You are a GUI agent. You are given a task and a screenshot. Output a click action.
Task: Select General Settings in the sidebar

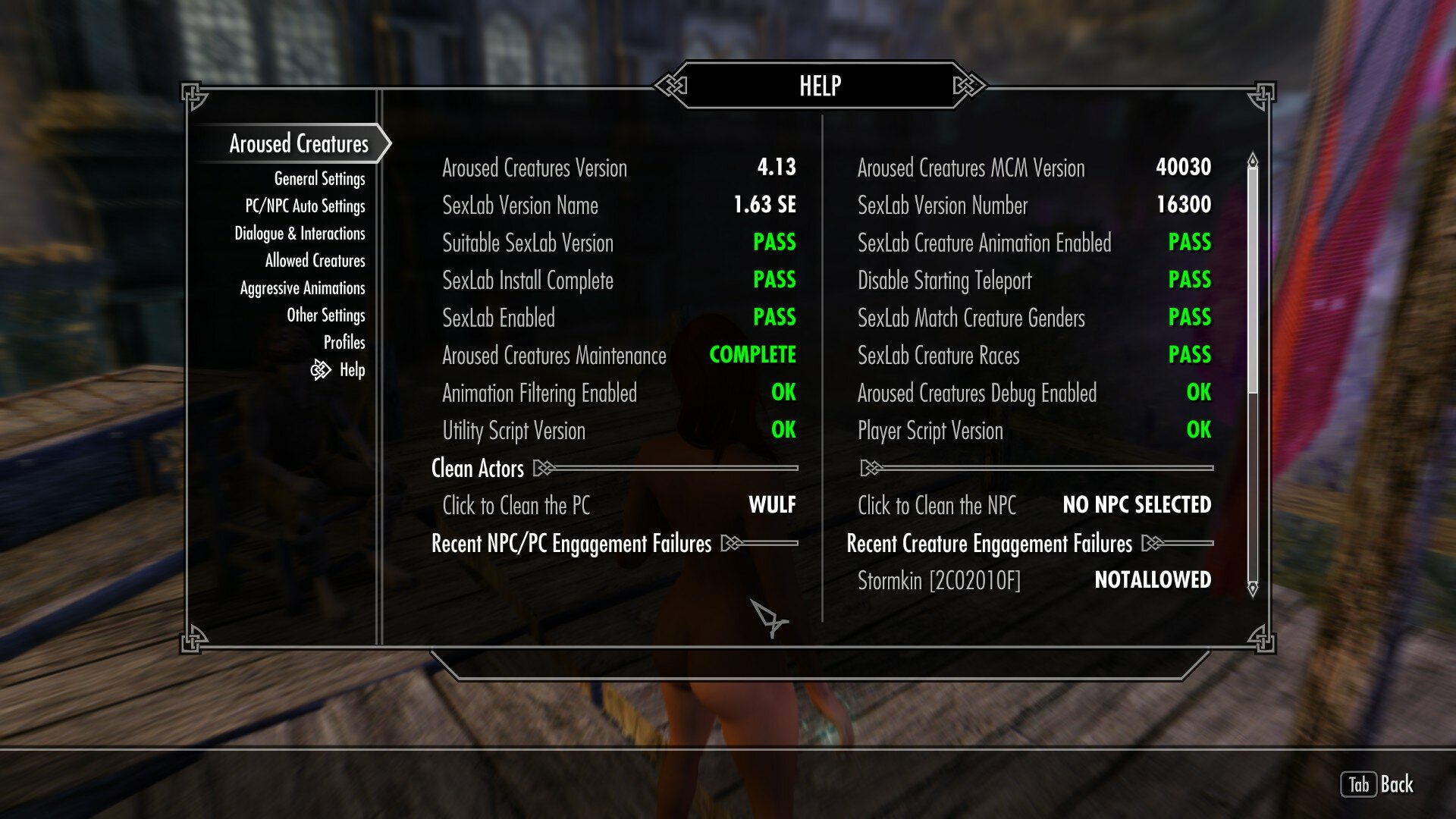(x=321, y=178)
